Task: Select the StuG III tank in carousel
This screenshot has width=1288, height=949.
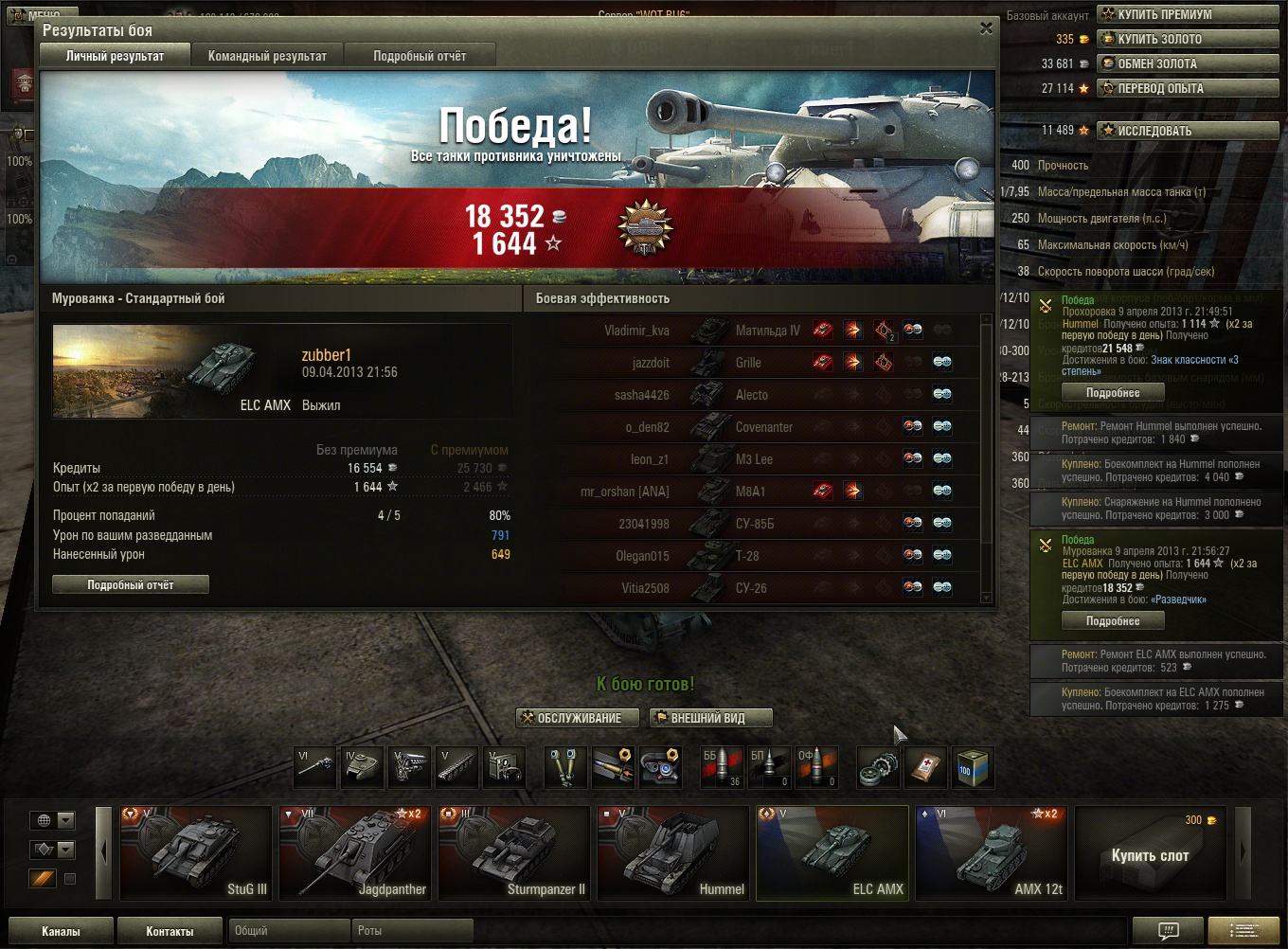Action: point(196,852)
